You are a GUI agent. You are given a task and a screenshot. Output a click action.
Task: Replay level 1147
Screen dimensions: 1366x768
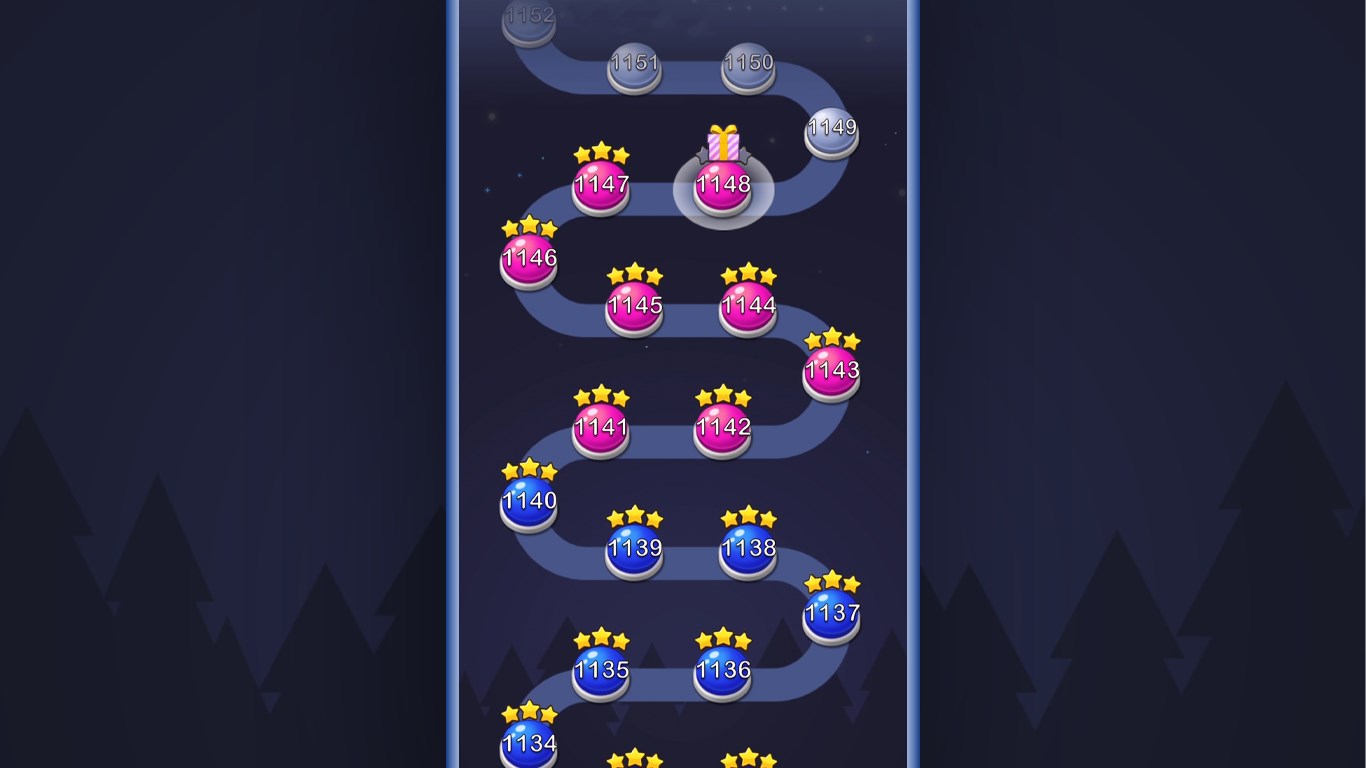click(601, 185)
